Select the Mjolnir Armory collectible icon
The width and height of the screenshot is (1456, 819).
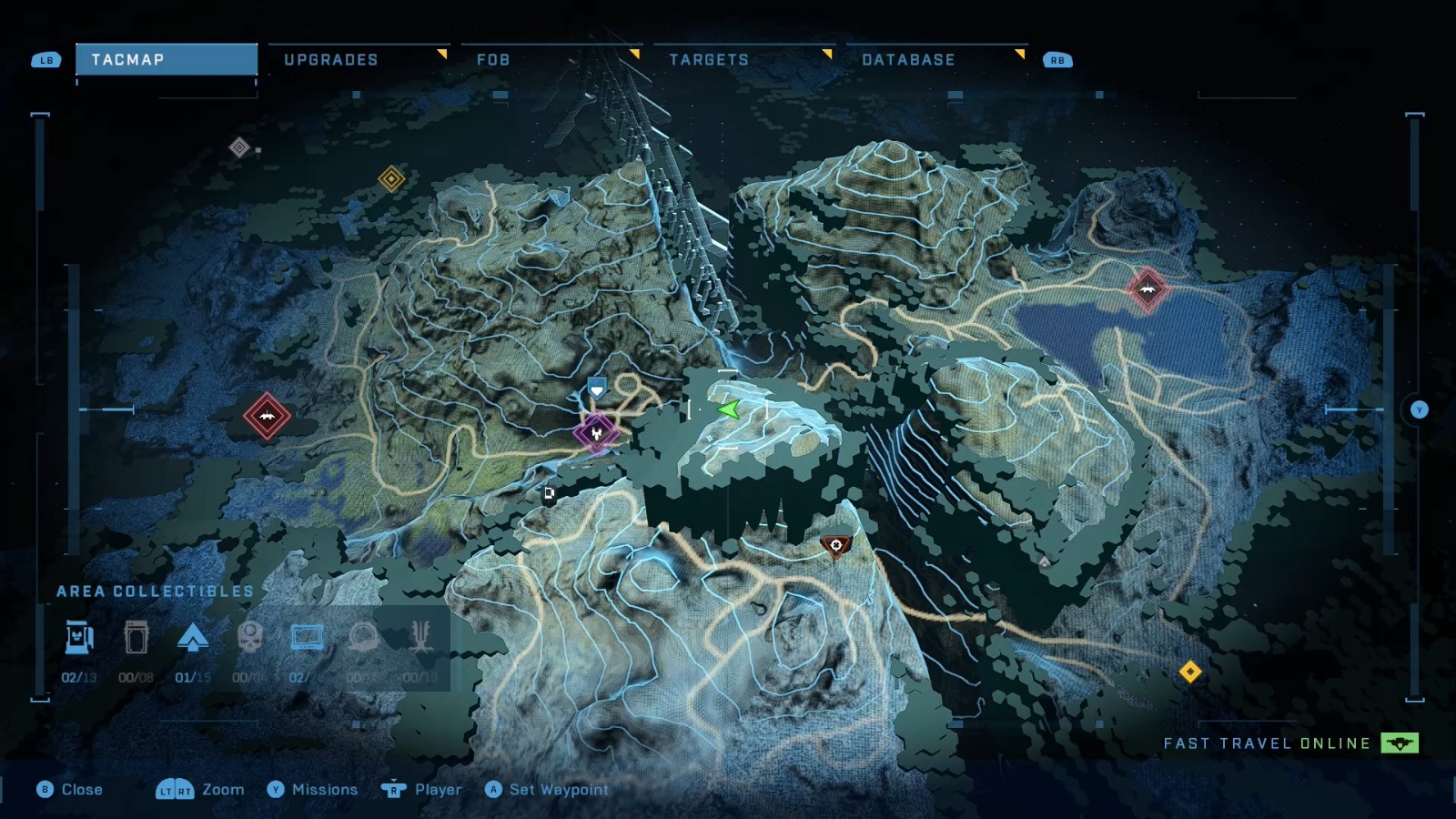click(78, 637)
